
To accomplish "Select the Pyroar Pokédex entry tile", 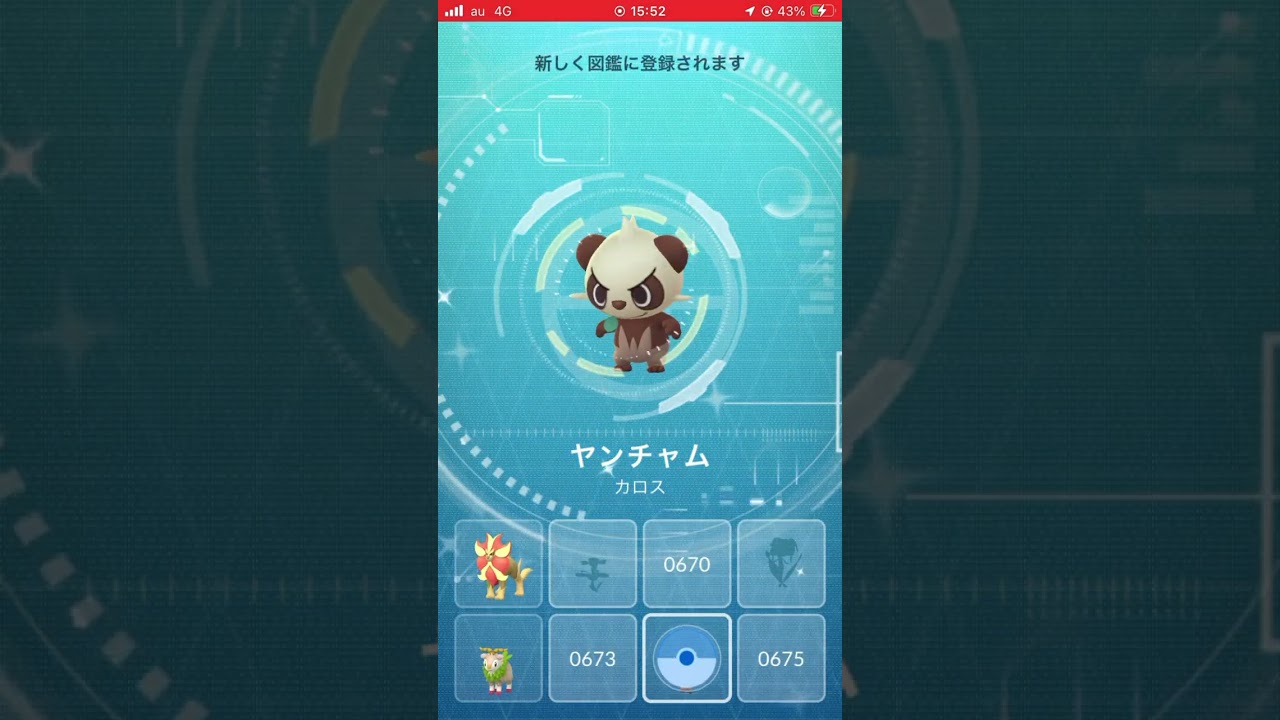I will (x=498, y=564).
